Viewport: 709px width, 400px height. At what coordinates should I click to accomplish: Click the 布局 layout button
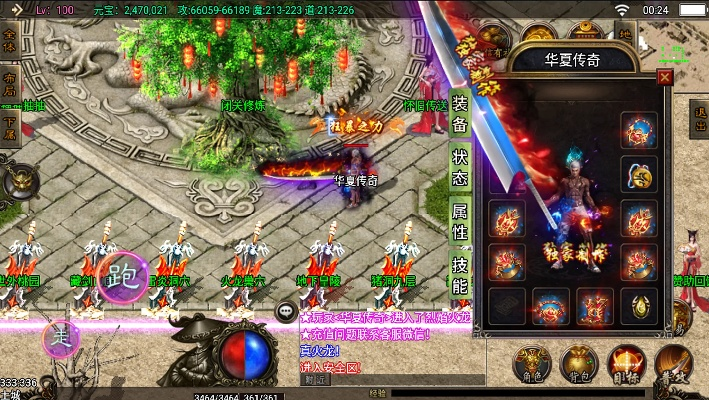(10, 83)
